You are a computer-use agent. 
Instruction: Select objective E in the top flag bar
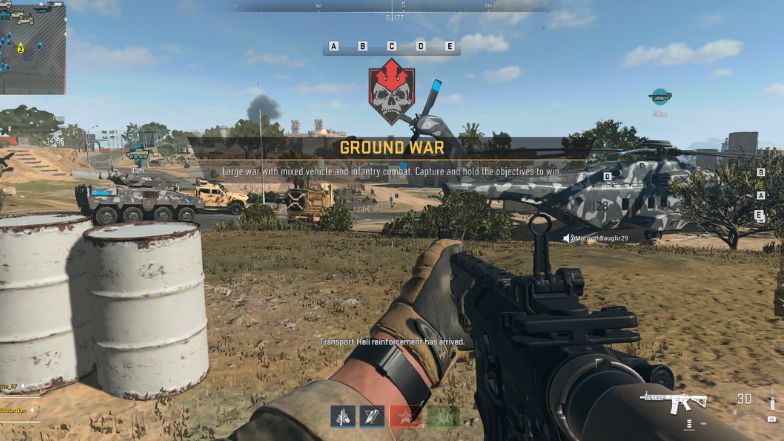click(449, 46)
